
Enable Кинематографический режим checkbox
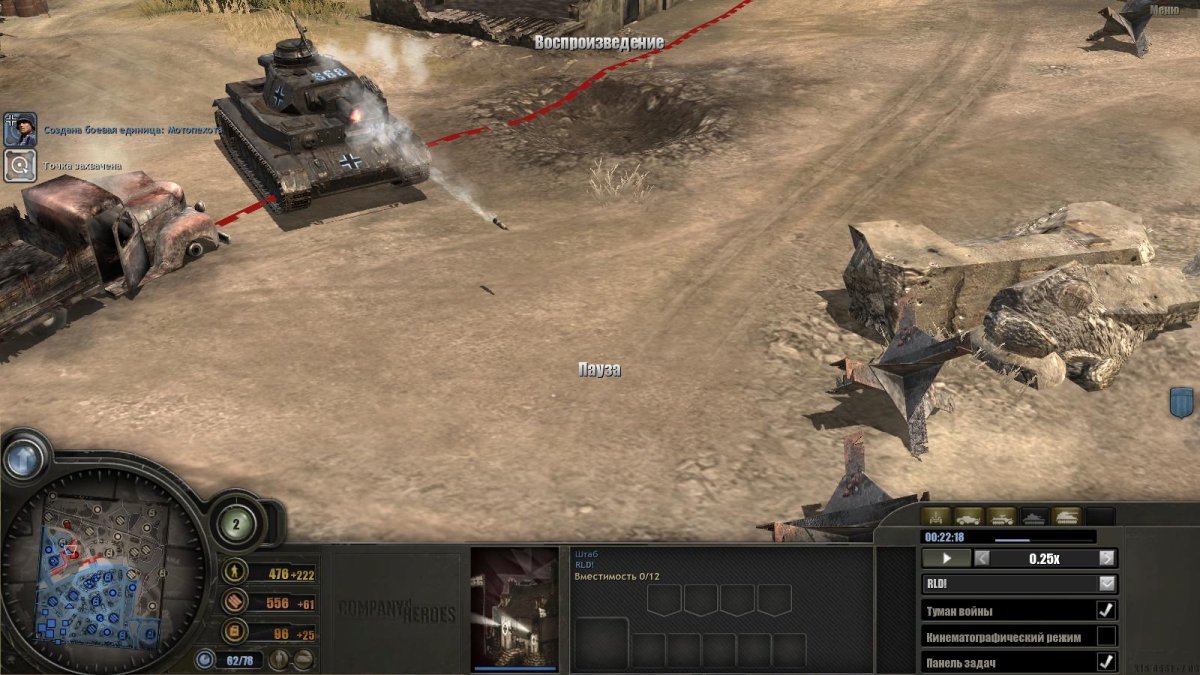pos(1106,636)
